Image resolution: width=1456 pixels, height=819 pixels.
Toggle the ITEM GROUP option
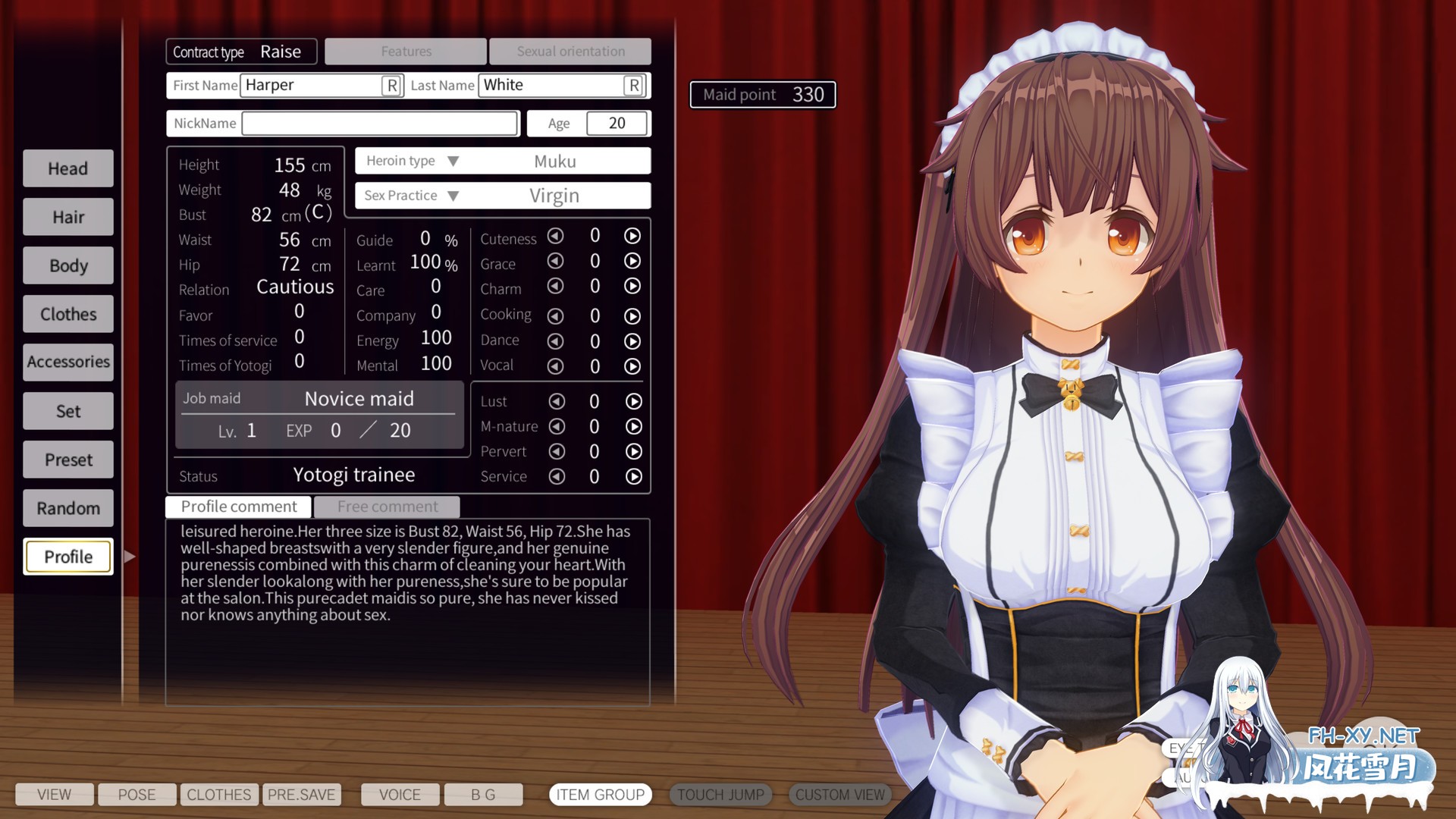pyautogui.click(x=600, y=795)
